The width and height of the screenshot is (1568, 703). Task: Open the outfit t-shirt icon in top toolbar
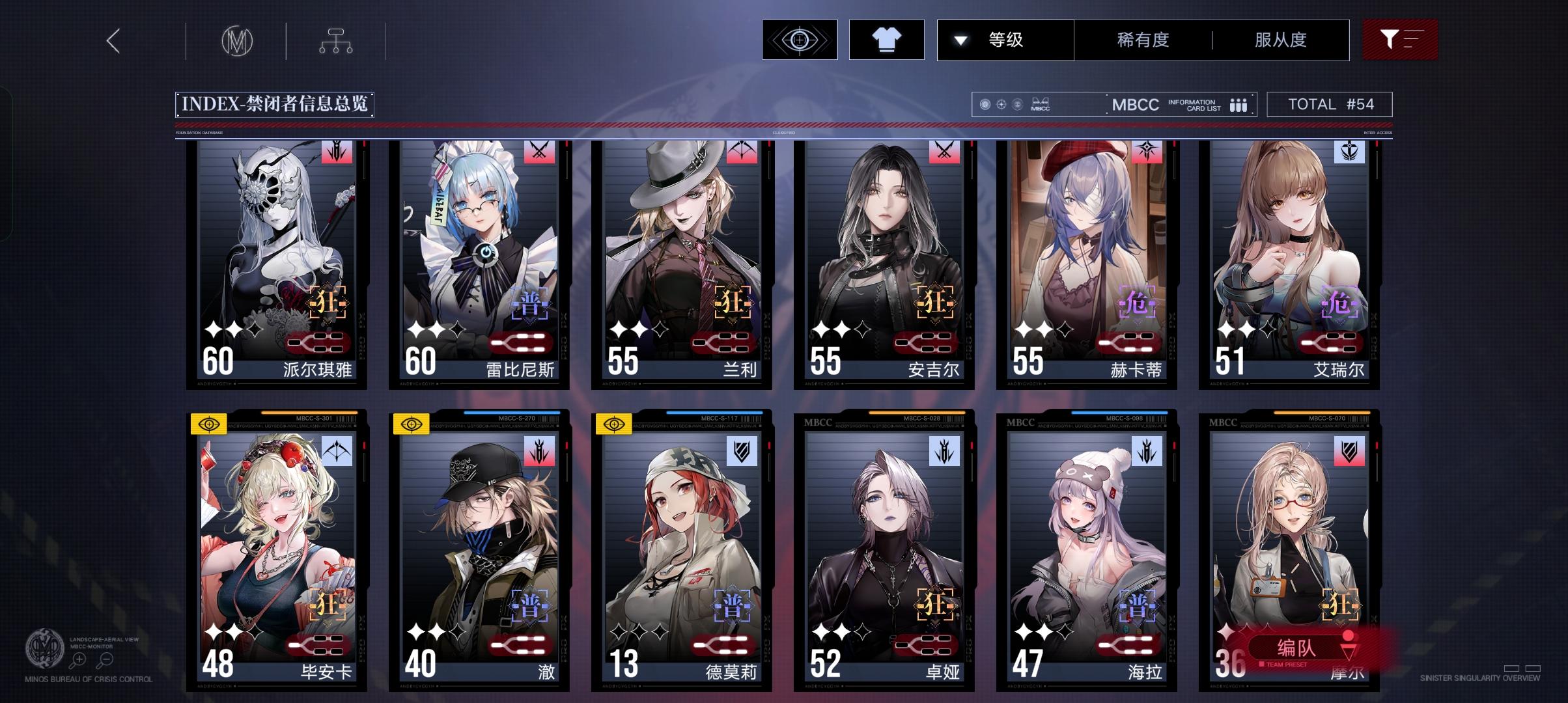tap(887, 40)
